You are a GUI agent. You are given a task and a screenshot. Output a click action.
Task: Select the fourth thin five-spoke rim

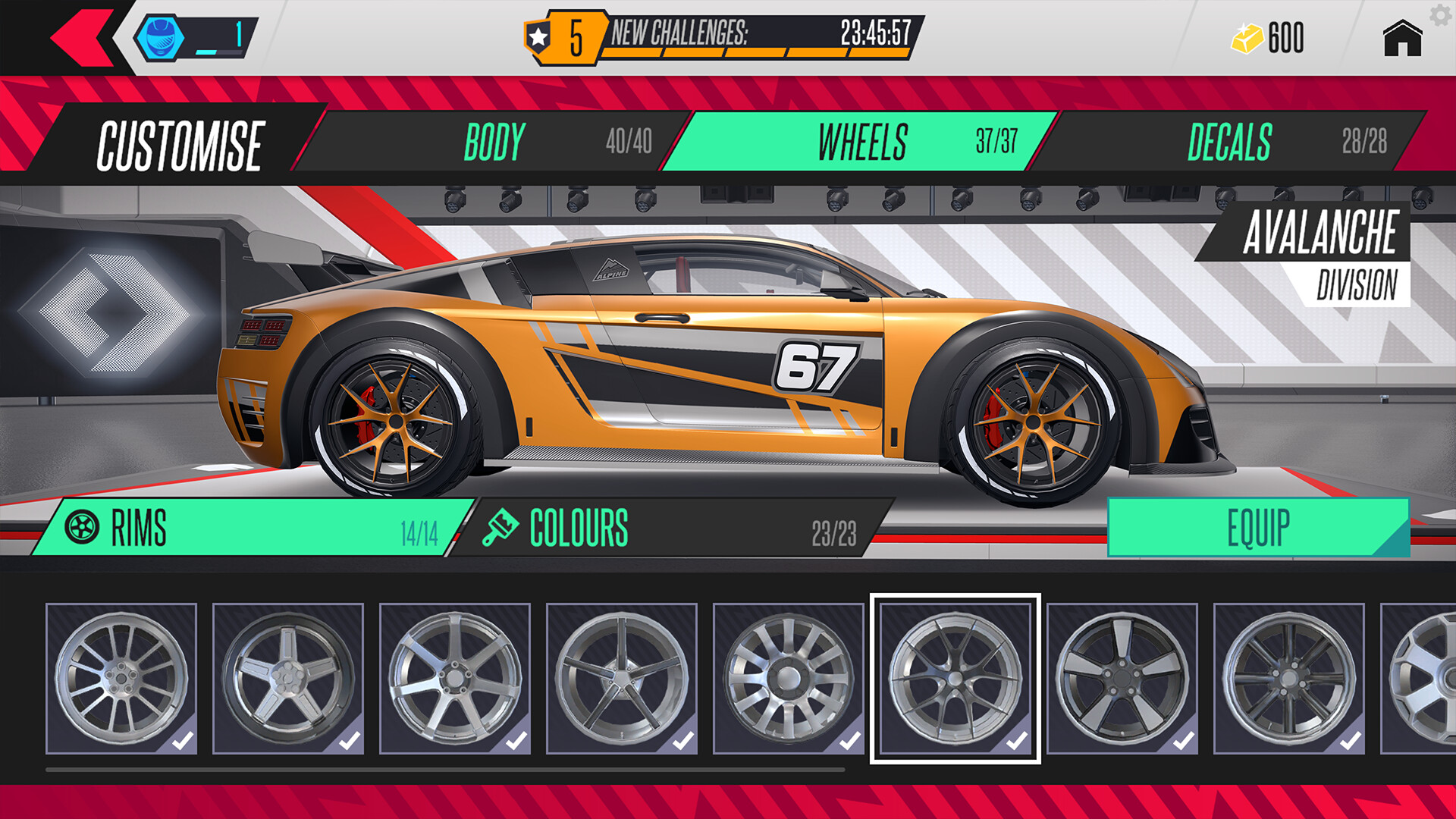[622, 678]
